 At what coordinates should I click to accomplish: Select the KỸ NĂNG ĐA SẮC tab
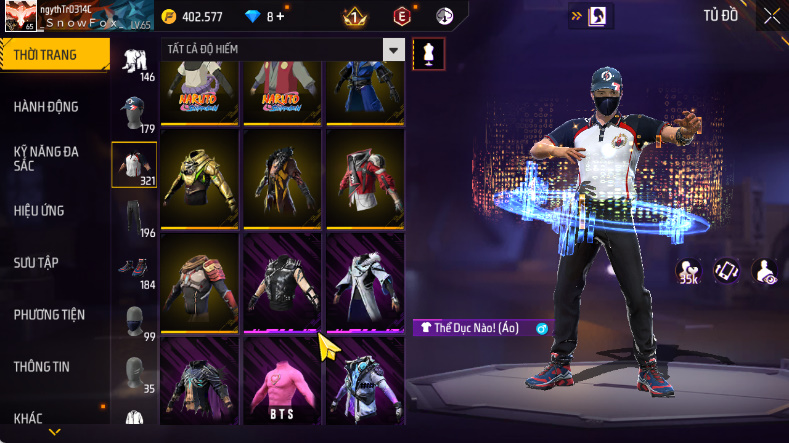(46, 158)
